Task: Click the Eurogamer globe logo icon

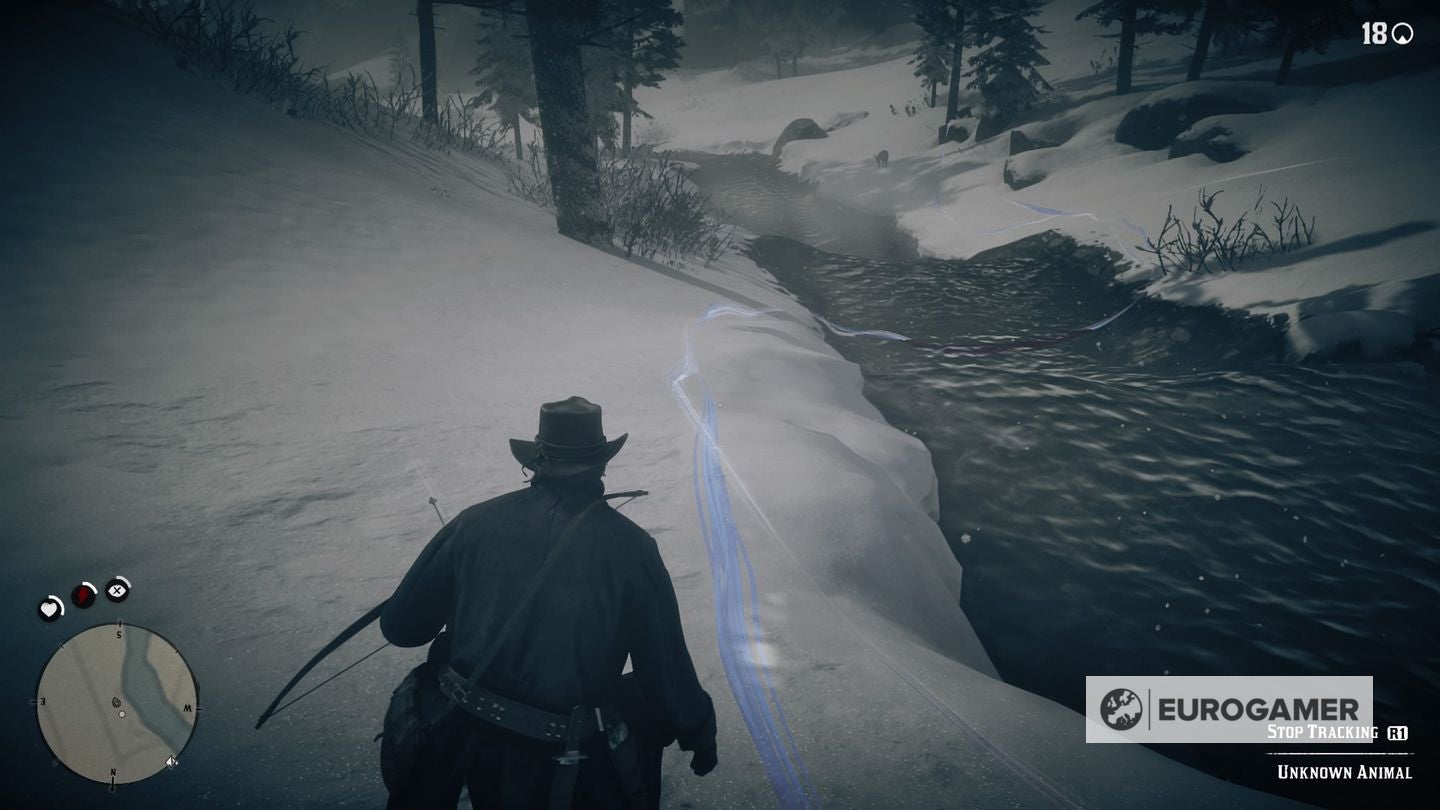Action: 1120,708
